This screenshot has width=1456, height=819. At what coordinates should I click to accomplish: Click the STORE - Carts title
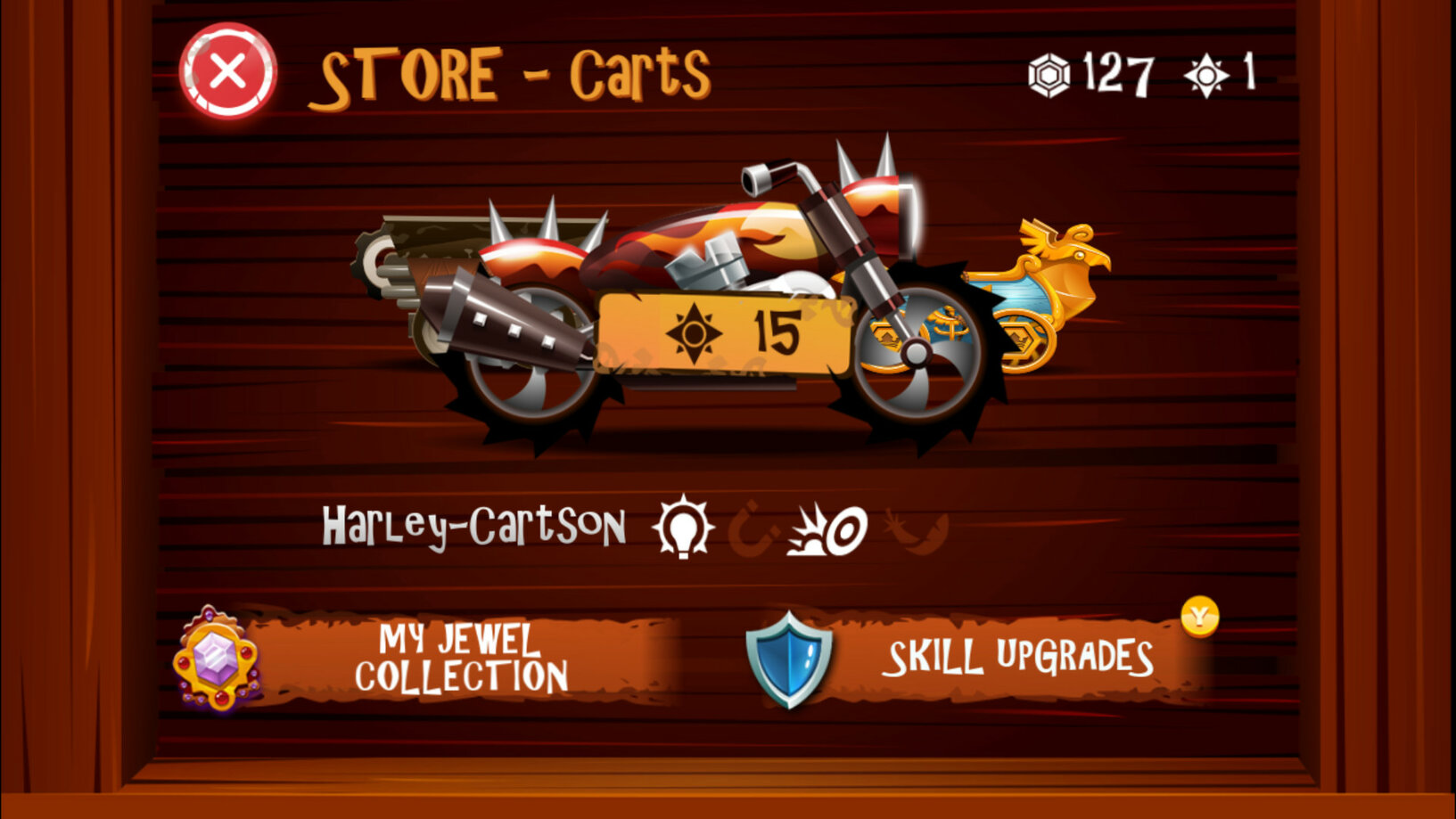[x=513, y=76]
